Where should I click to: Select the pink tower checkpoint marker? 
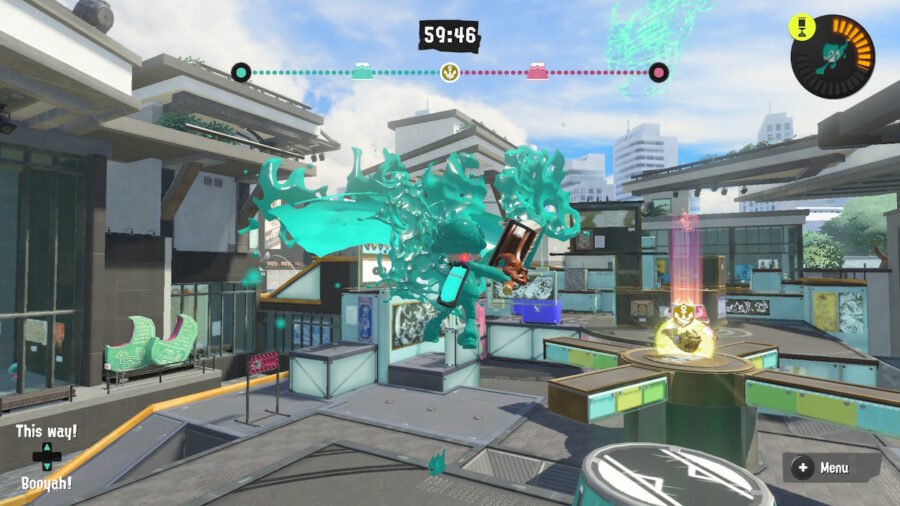pos(537,71)
